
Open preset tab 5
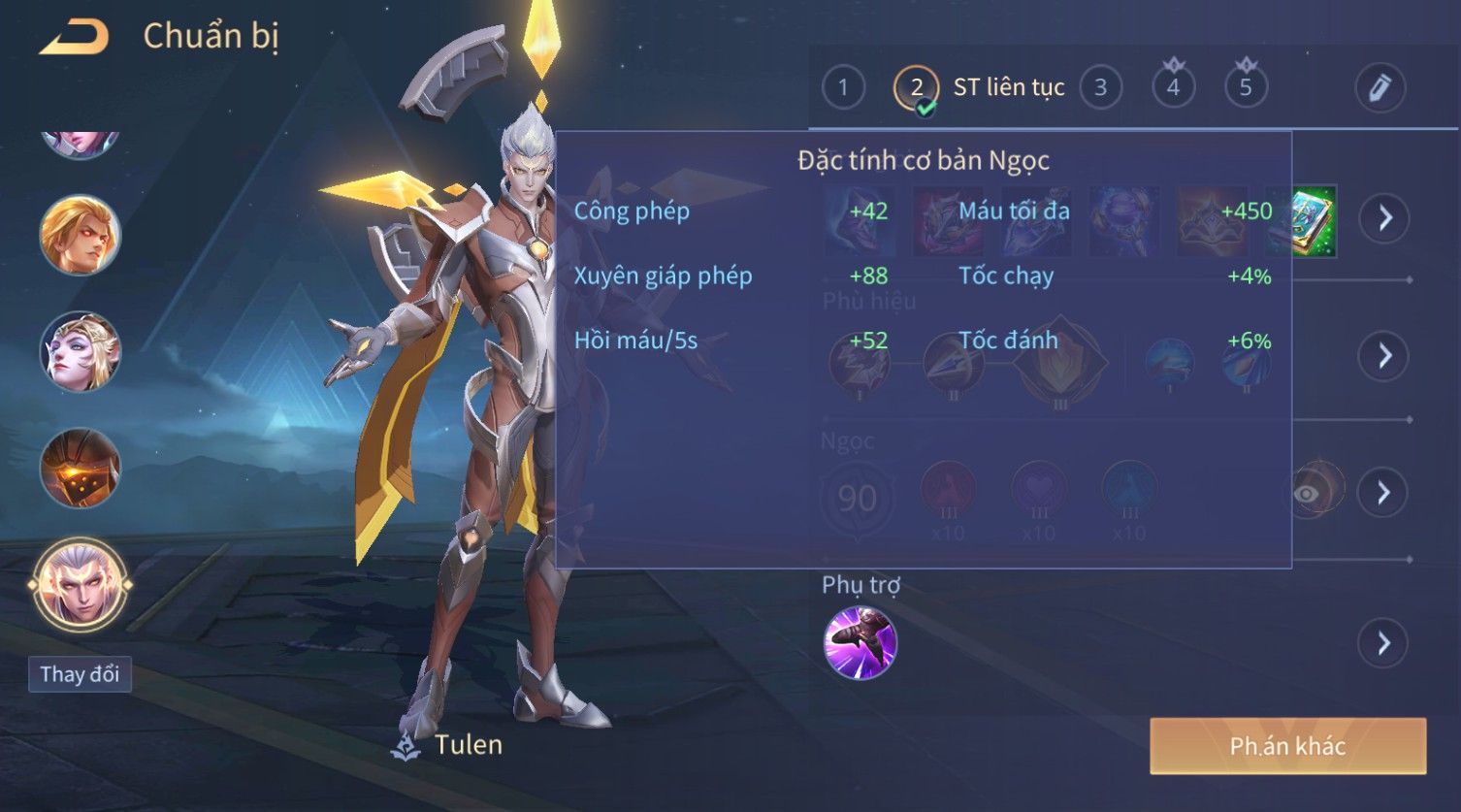point(1246,87)
